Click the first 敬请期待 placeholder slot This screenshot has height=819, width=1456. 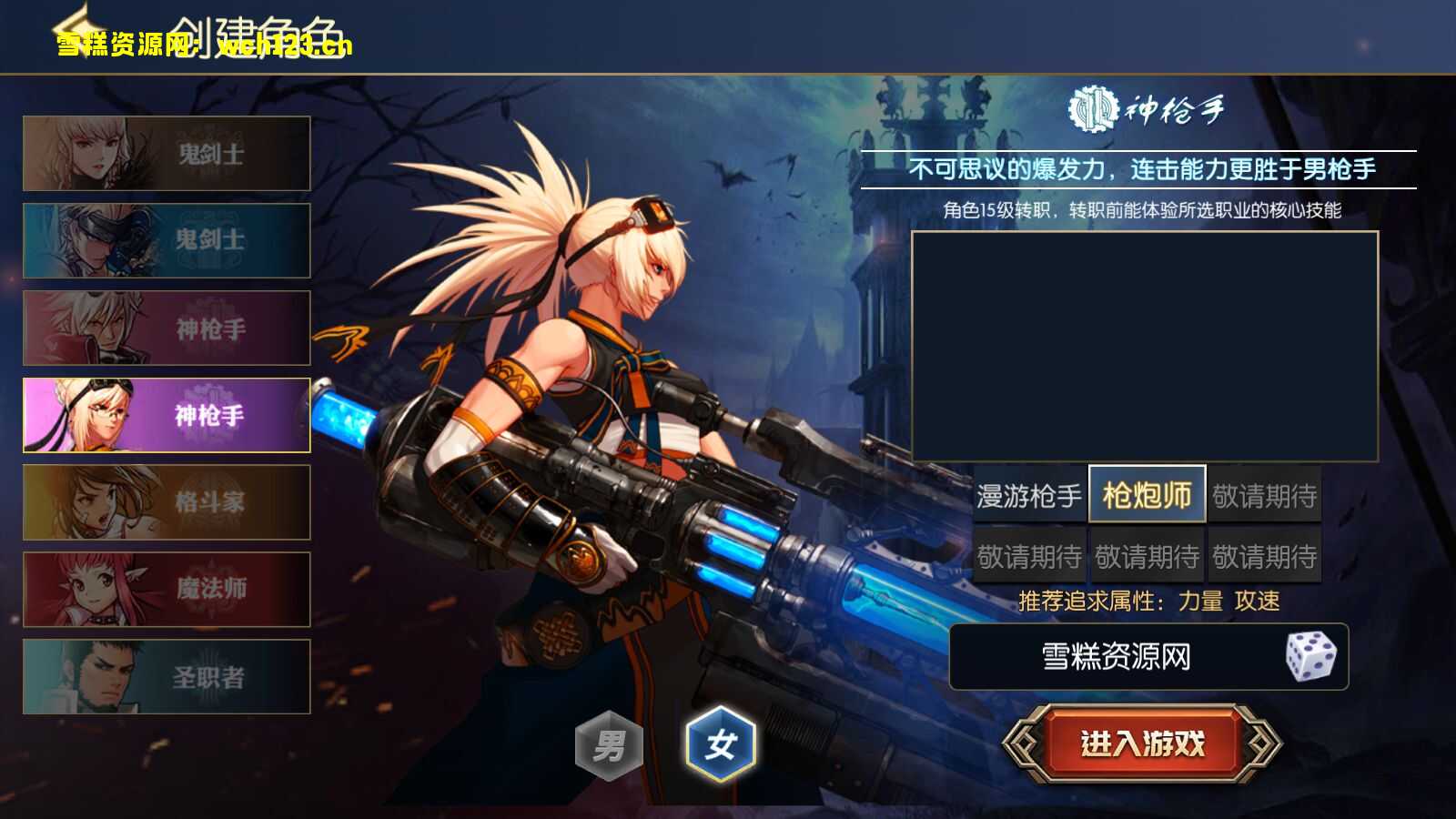click(1265, 496)
